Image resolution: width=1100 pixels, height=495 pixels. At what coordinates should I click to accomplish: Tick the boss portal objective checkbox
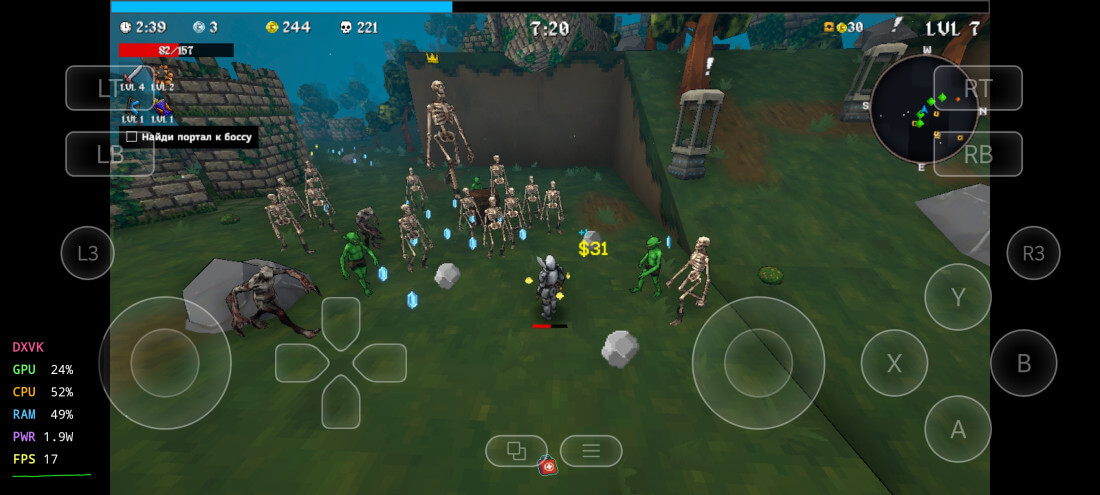pyautogui.click(x=131, y=136)
